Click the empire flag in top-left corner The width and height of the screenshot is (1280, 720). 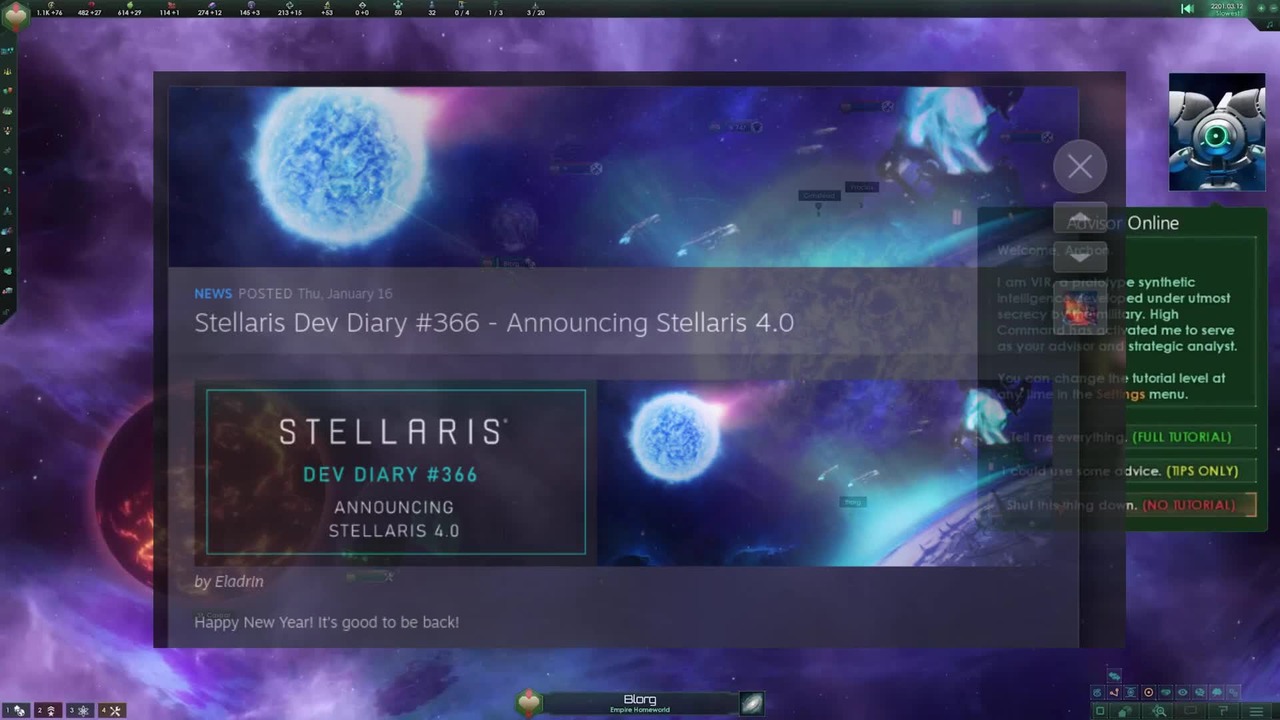(16, 14)
